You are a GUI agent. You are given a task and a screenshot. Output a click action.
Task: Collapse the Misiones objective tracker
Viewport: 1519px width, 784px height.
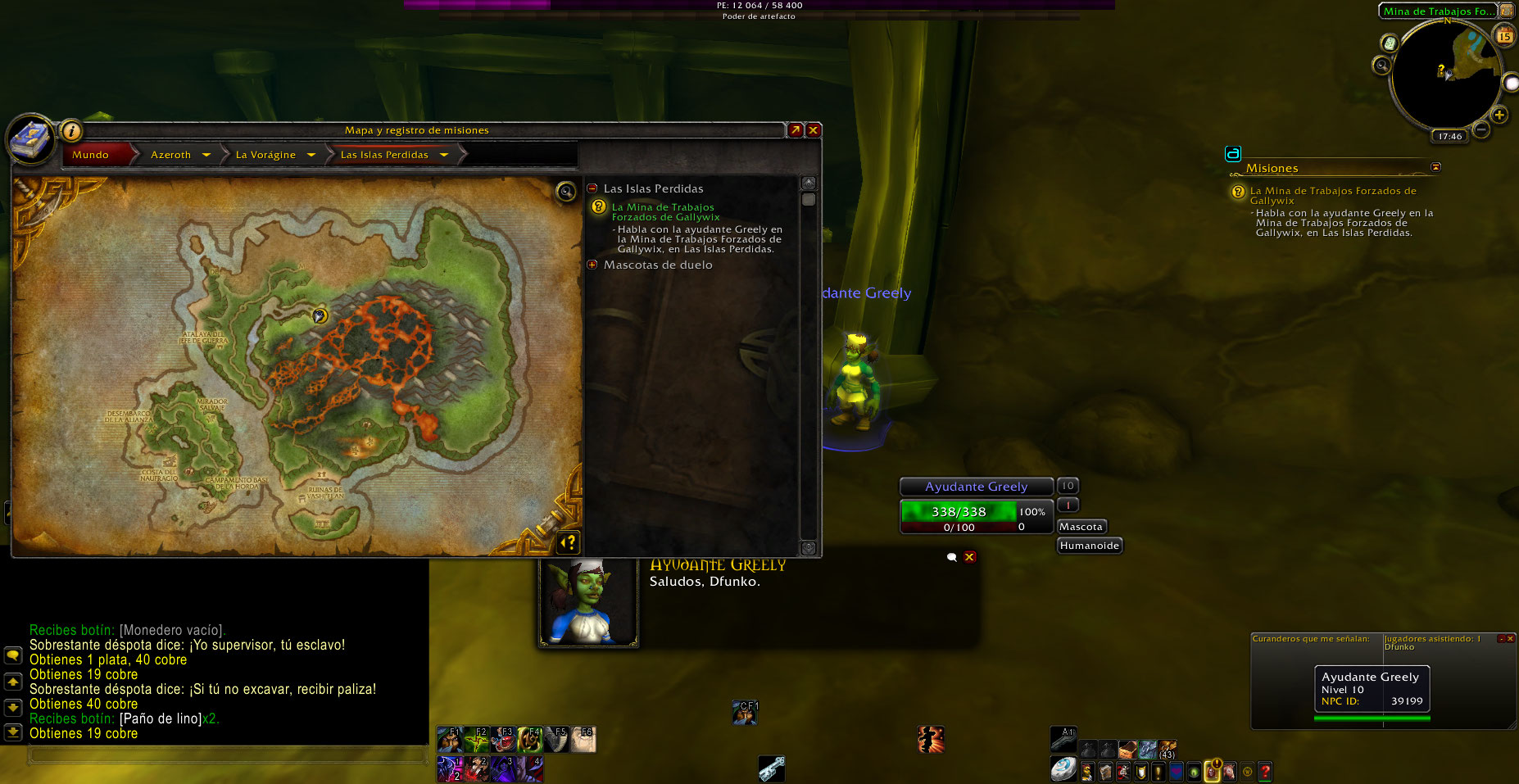(1435, 167)
